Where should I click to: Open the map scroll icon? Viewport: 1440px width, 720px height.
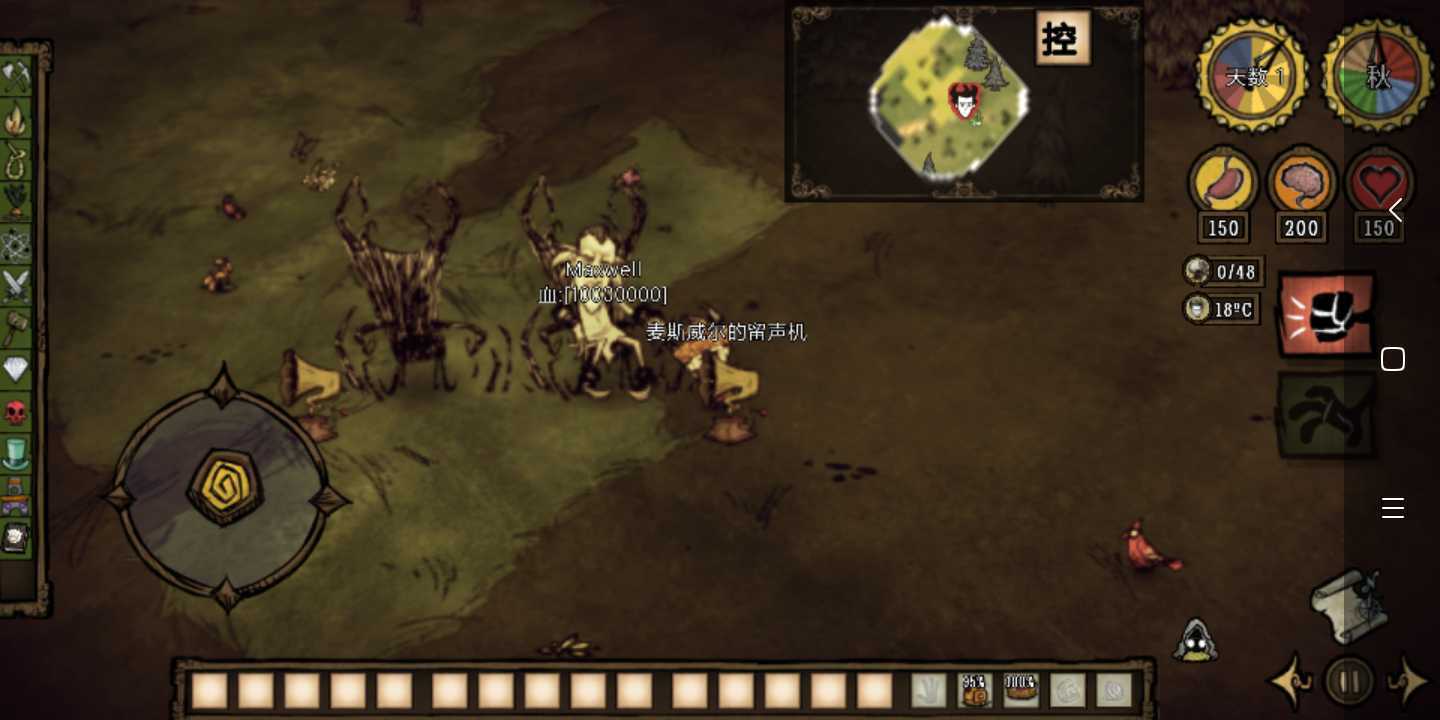(1349, 603)
